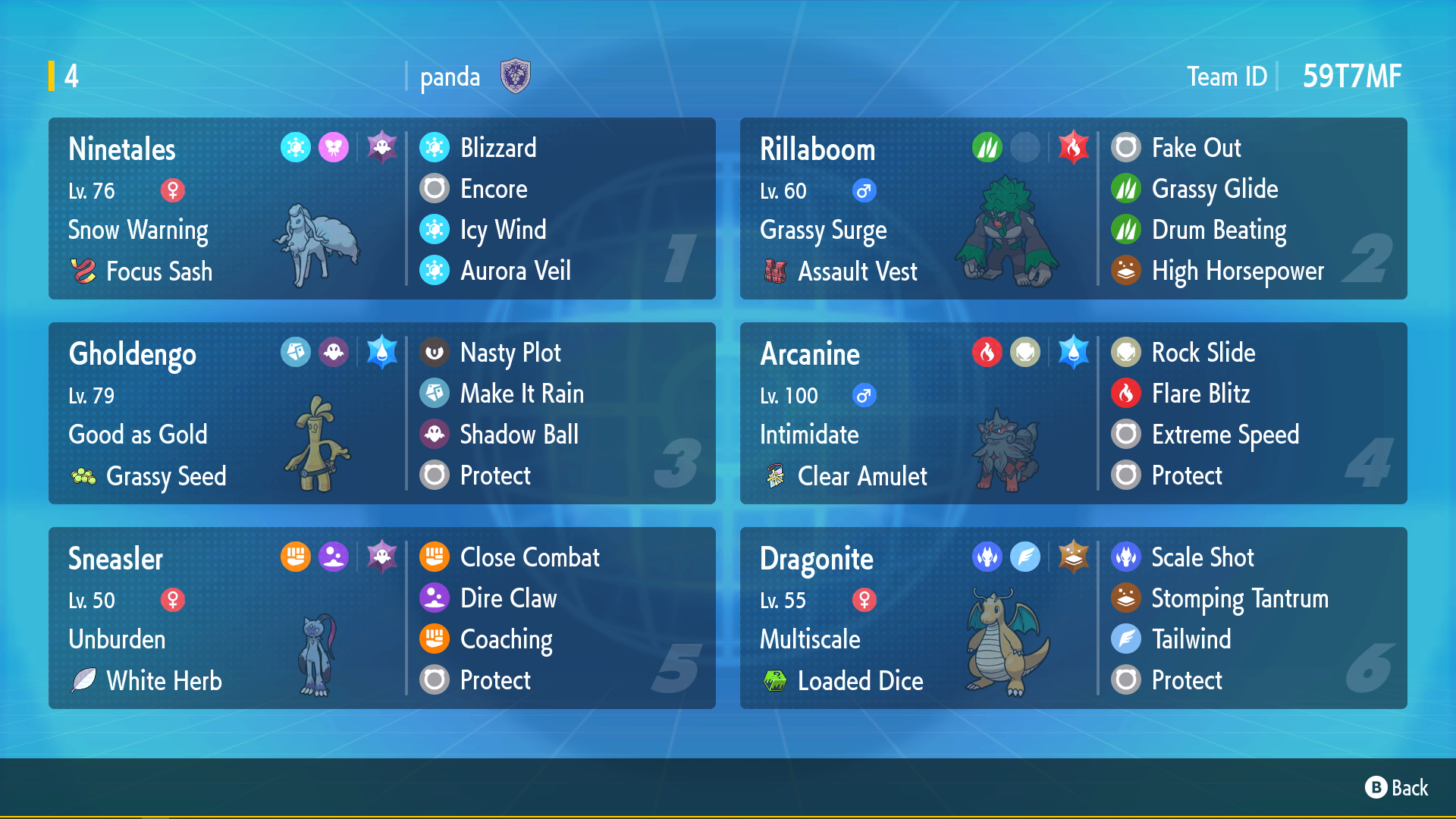Choose the Gholdengo team card

point(381,413)
